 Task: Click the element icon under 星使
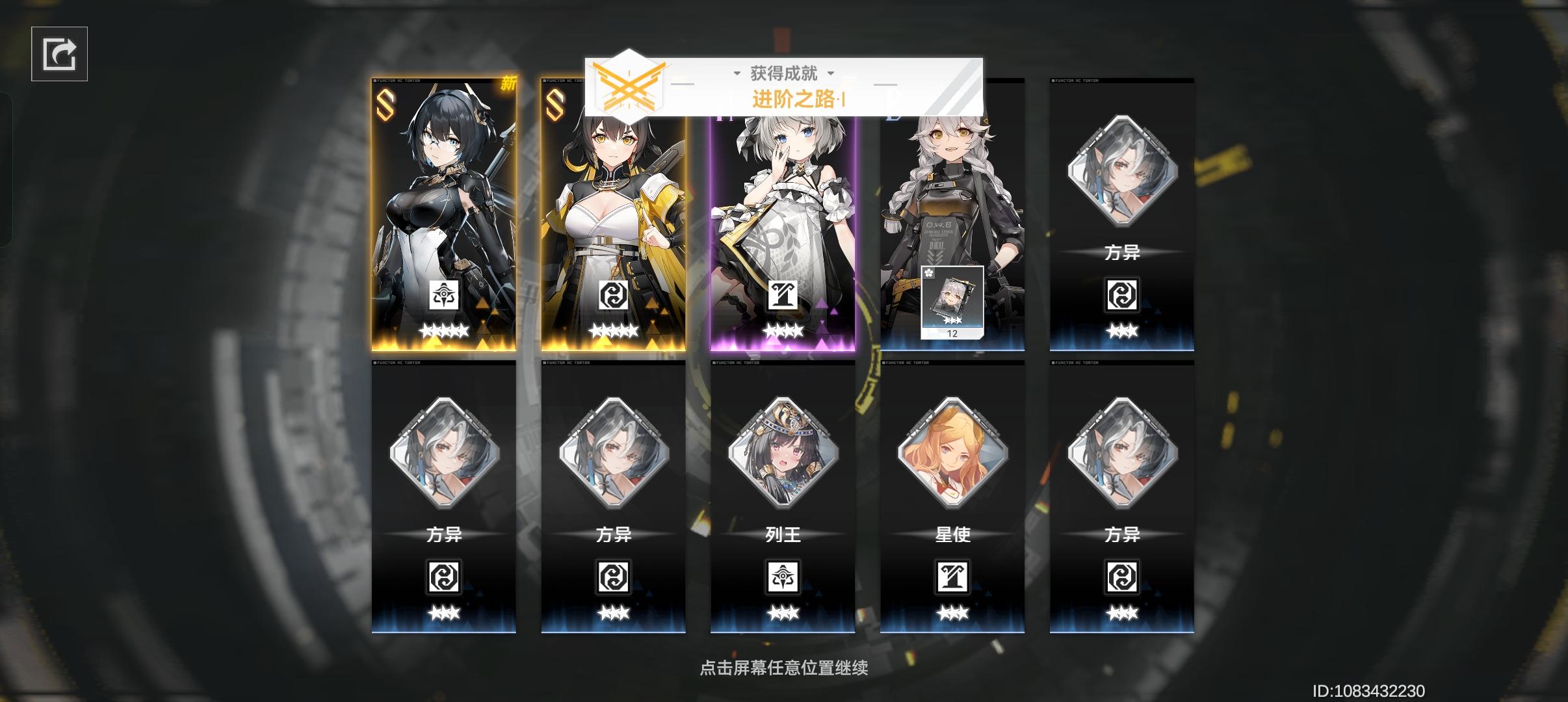point(953,577)
